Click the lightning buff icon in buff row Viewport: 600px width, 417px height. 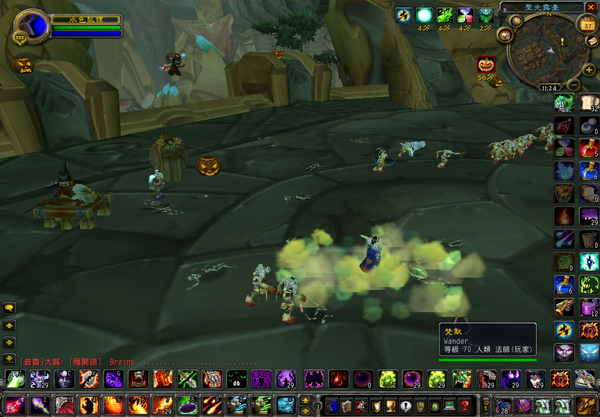pos(403,15)
